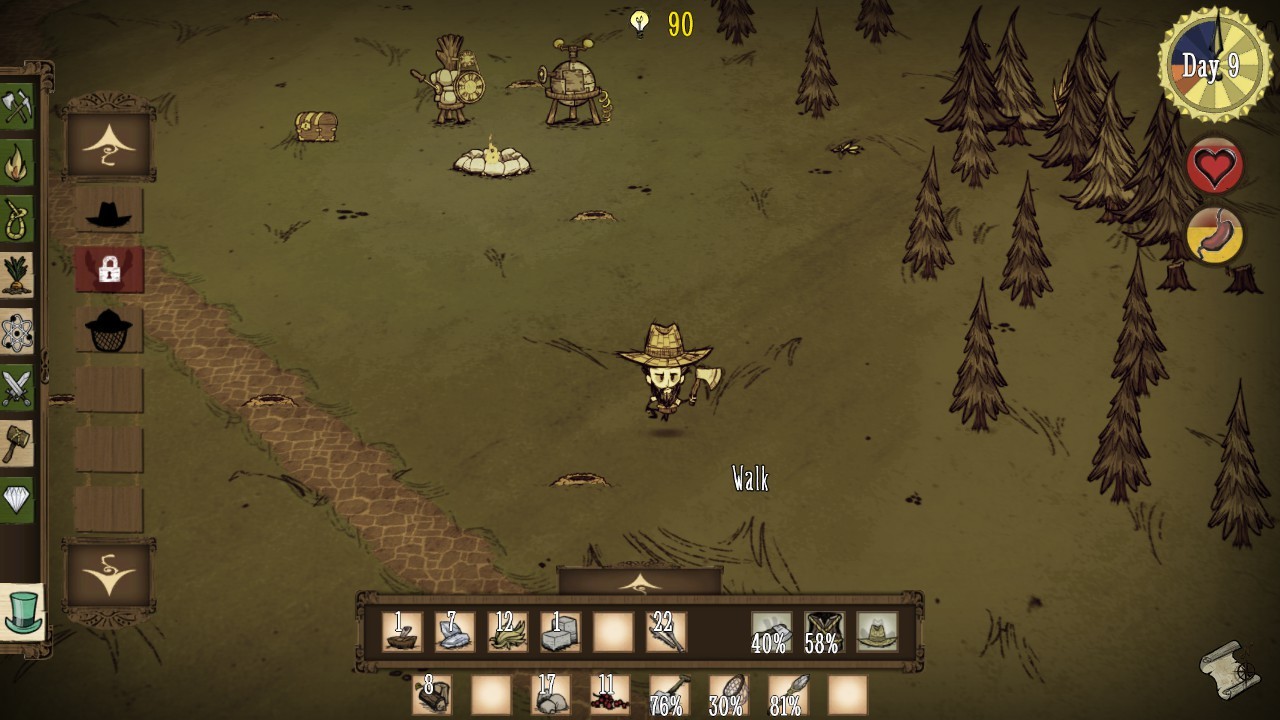
Task: Check health by clicking the heart meter
Action: pyautogui.click(x=1213, y=167)
